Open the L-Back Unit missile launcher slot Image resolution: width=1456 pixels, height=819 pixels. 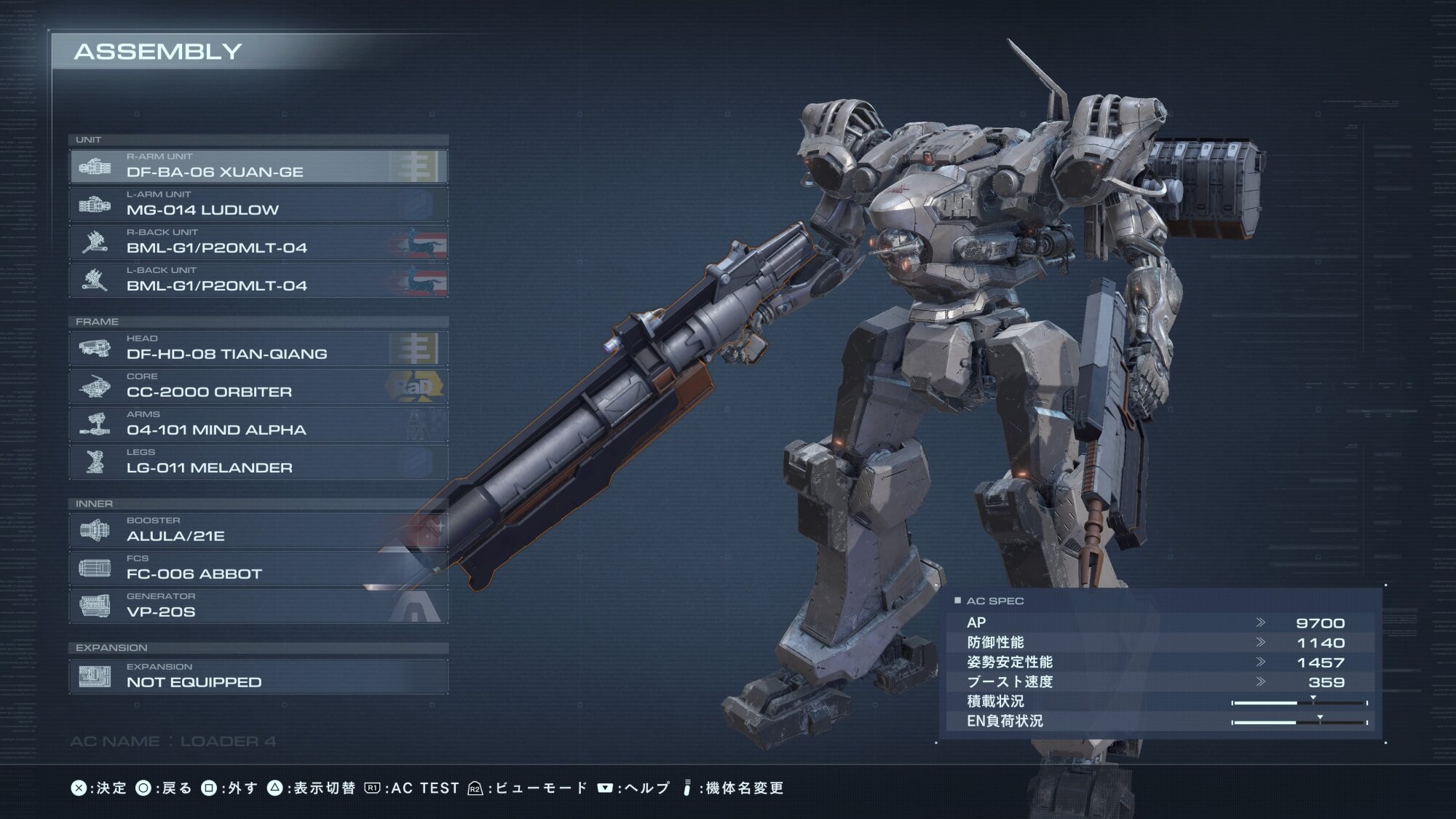(258, 280)
